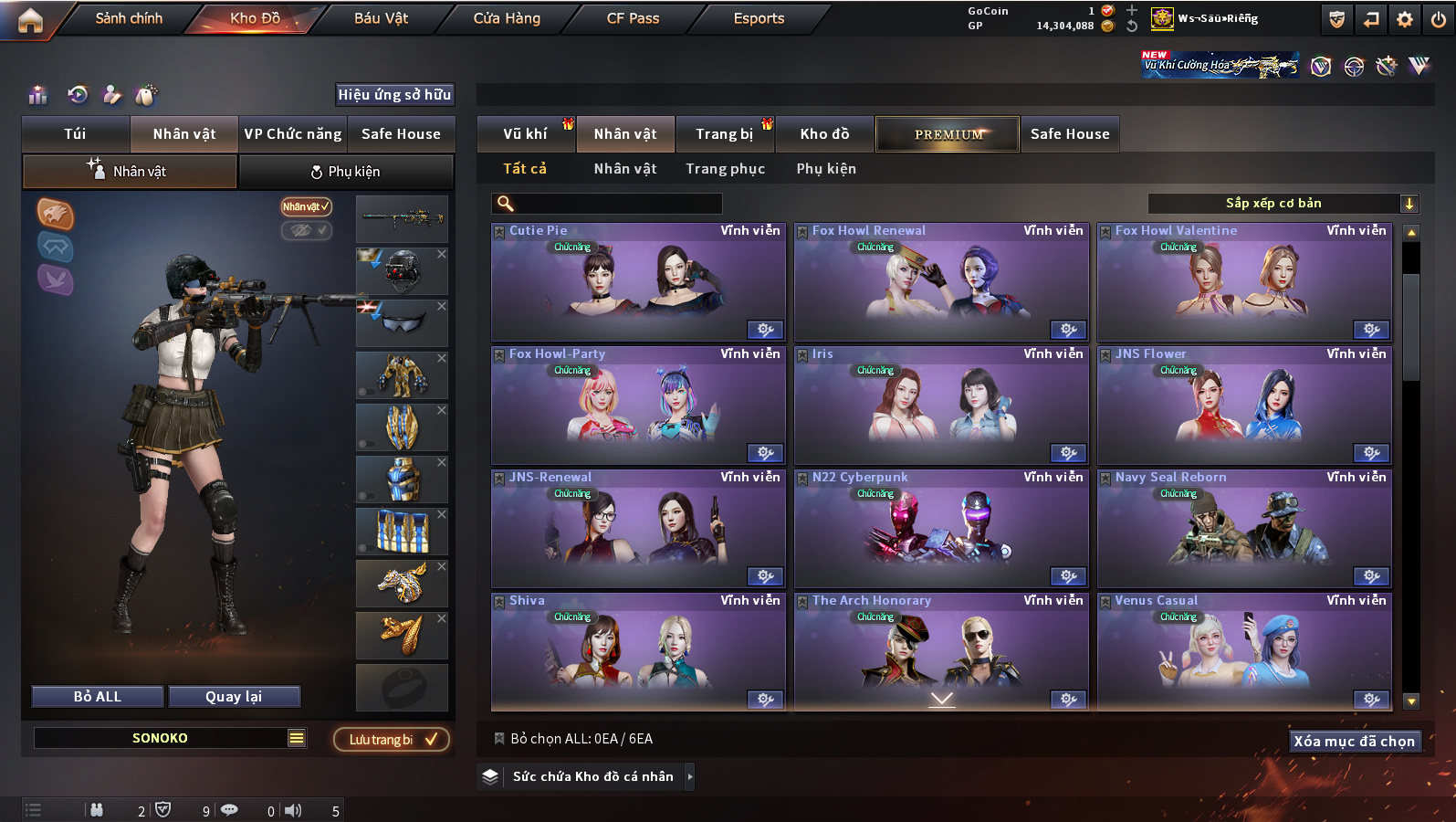
Task: Open the Hiệu ứng sở hữu panel
Action: [x=394, y=95]
